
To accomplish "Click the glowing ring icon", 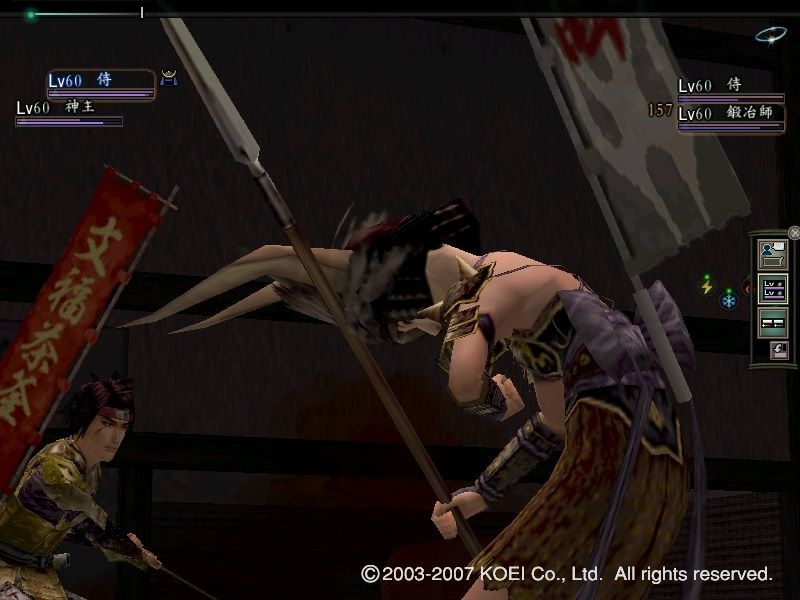I will click(x=771, y=36).
